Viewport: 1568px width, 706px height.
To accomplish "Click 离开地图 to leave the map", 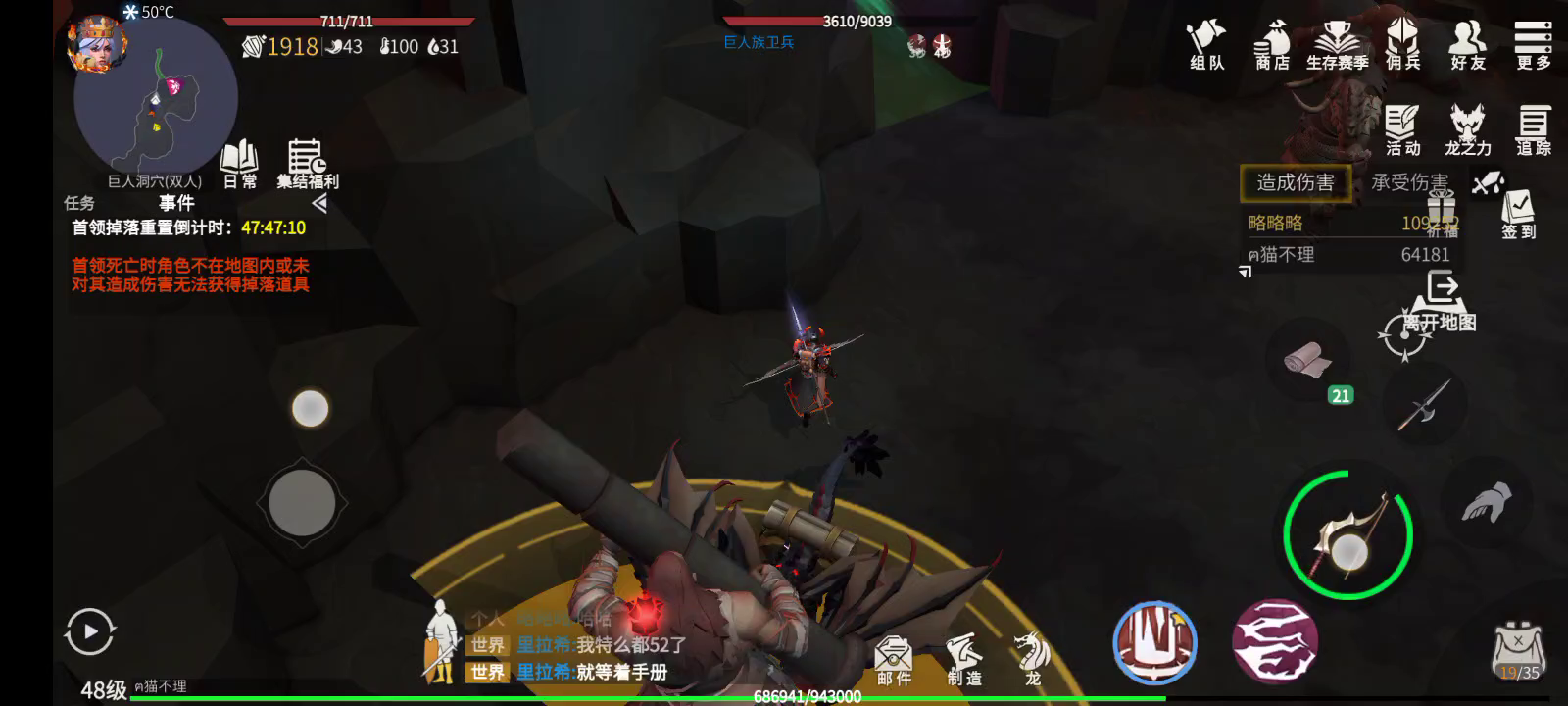I will [1440, 302].
